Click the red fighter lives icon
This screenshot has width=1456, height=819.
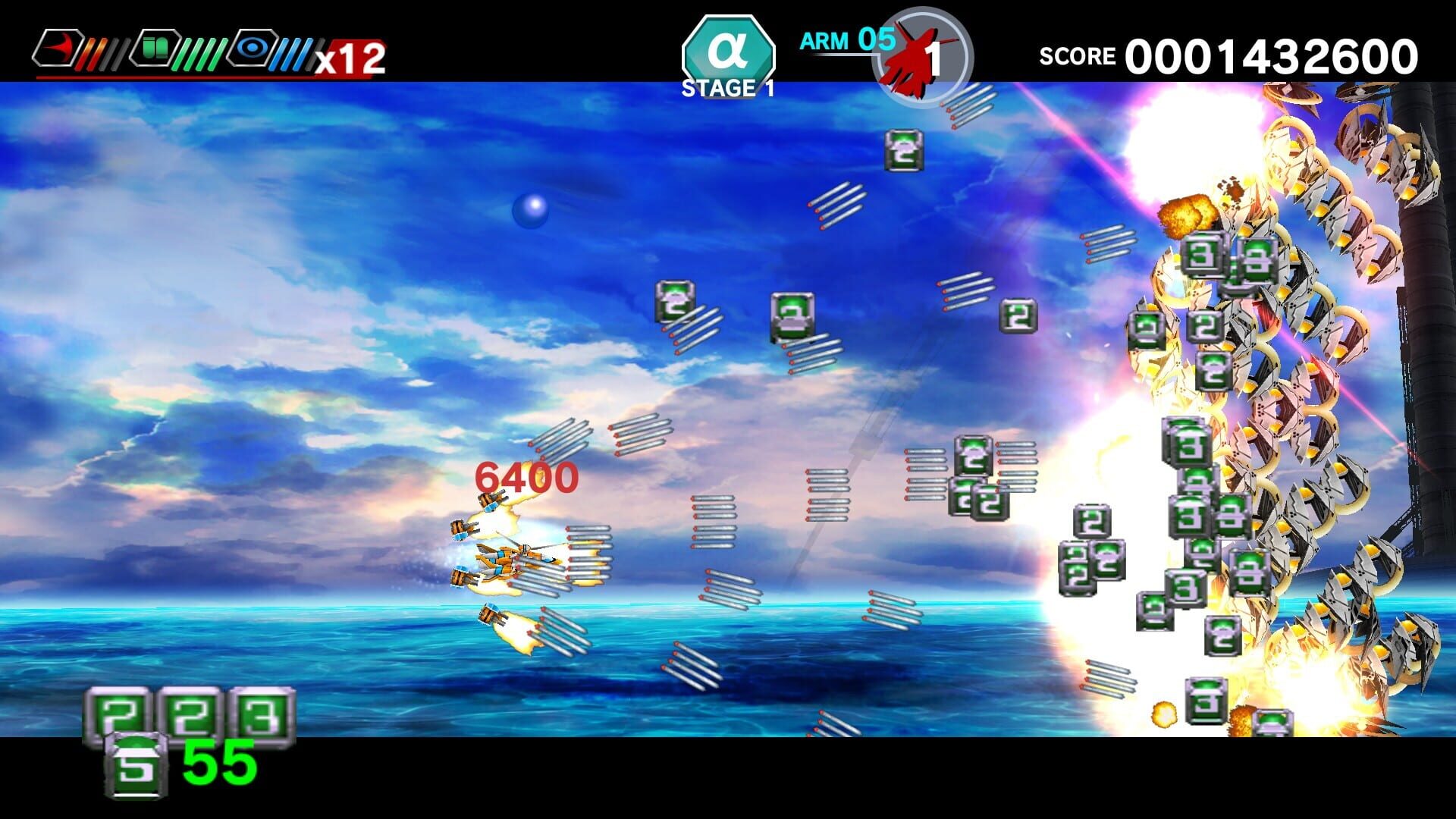918,53
